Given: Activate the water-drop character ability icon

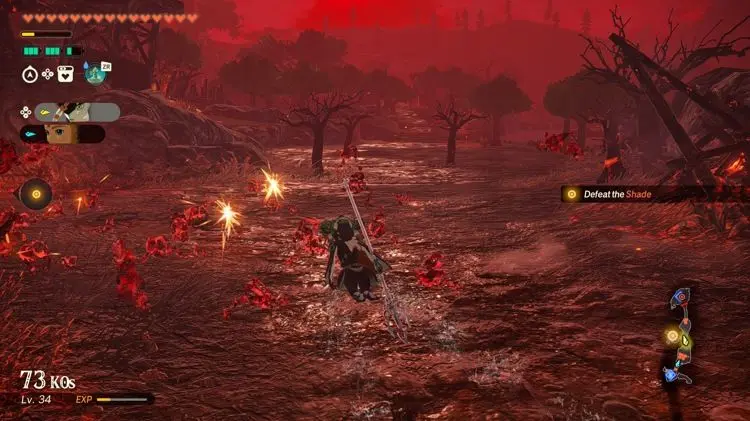Looking at the screenshot, I should point(93,72).
